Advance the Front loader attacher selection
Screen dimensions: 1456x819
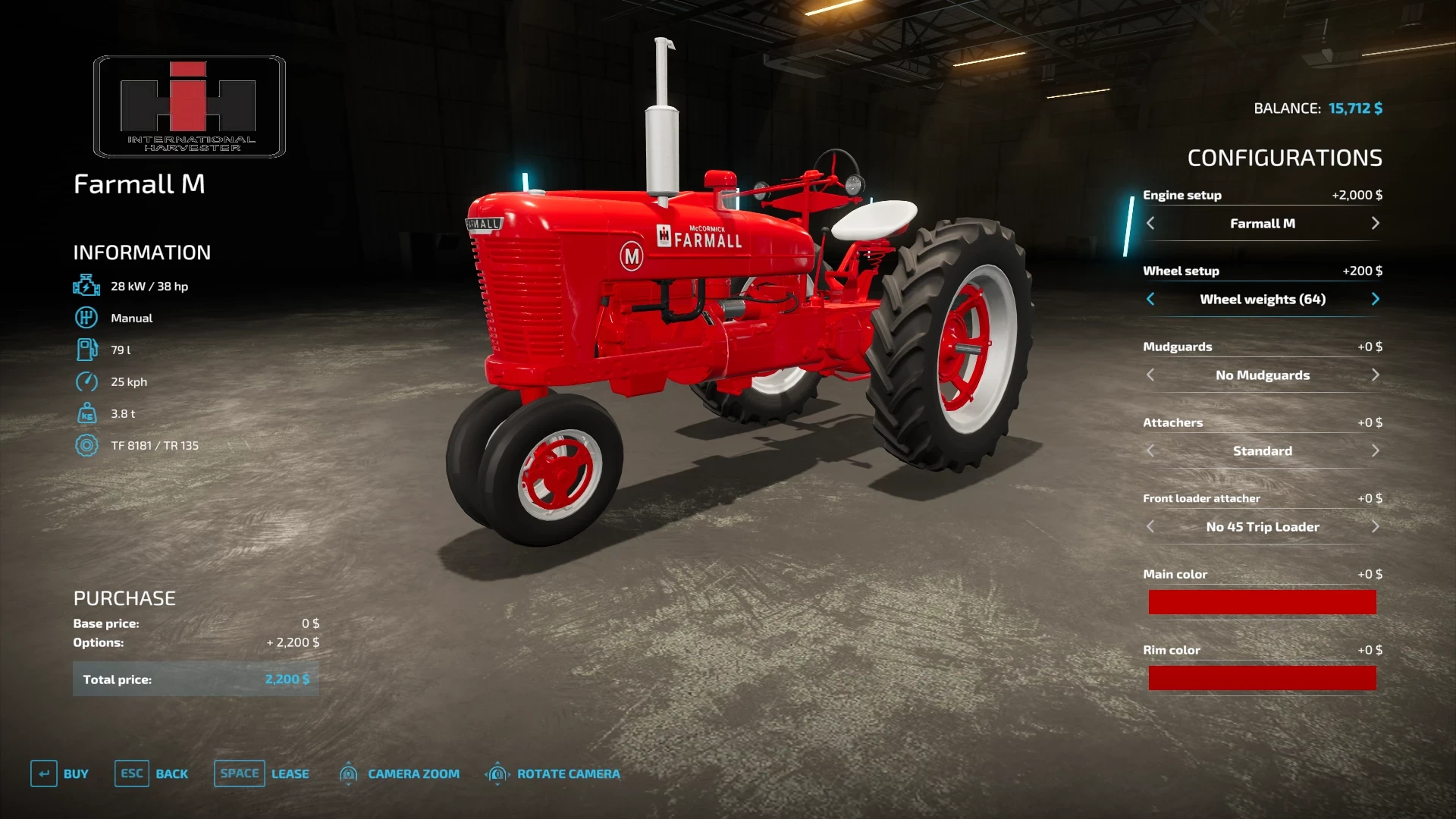1376,526
